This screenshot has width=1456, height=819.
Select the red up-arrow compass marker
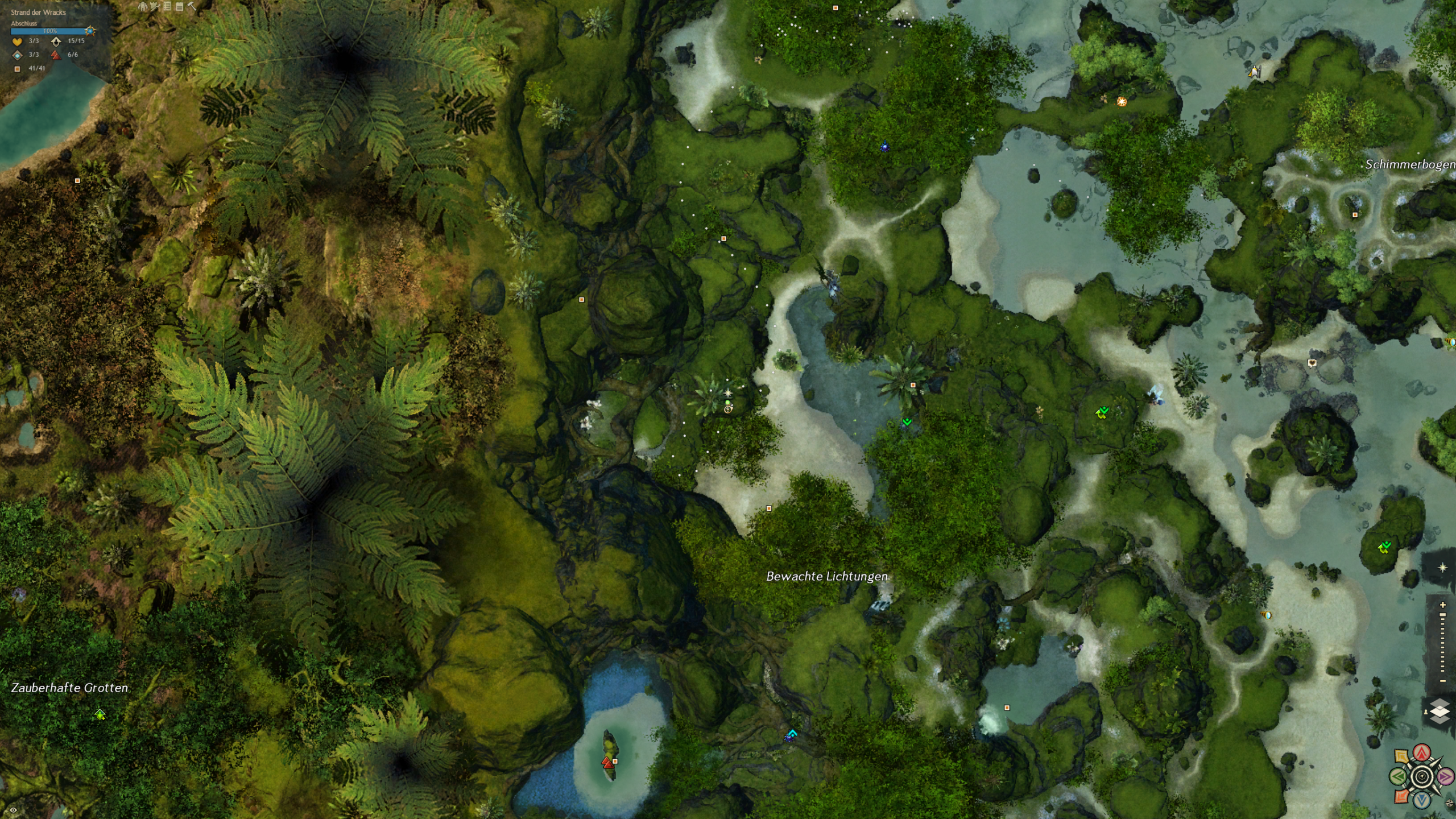tap(1422, 754)
